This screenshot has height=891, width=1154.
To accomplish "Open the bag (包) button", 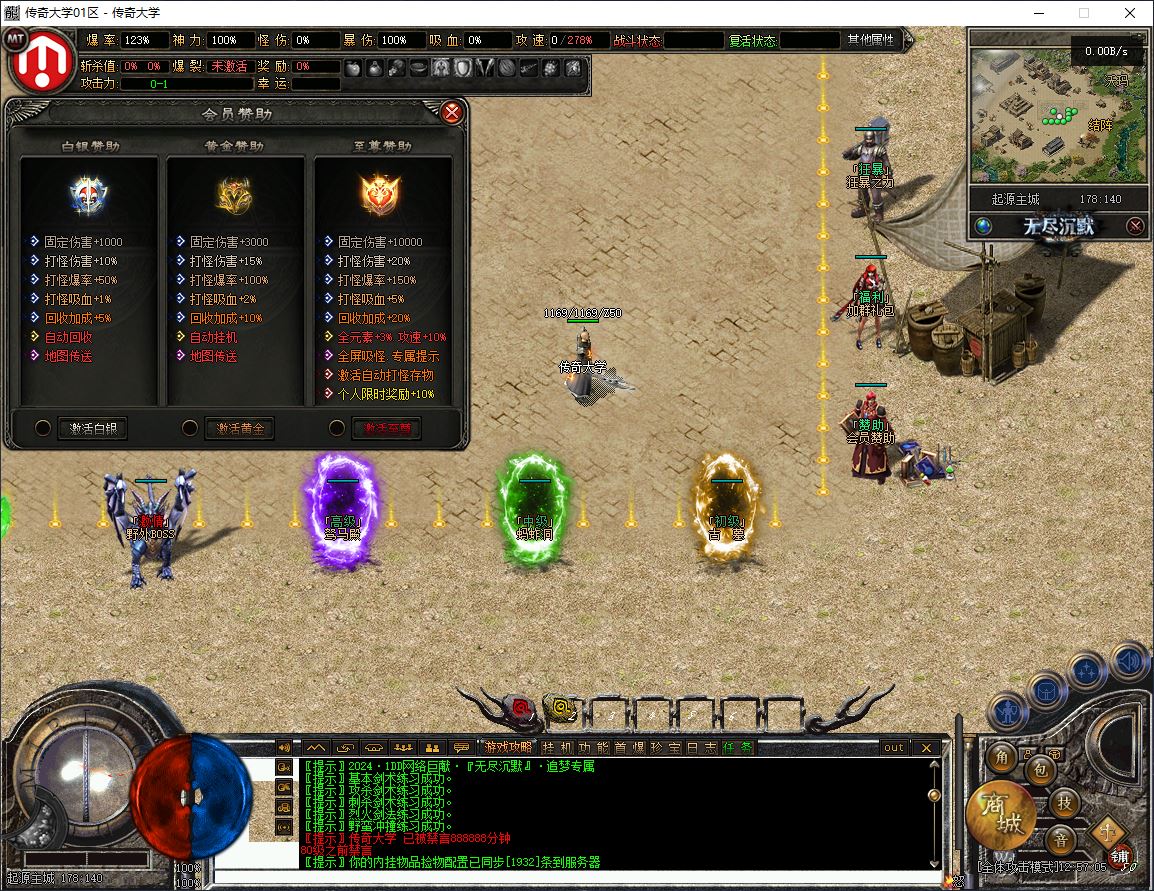I will (1039, 769).
